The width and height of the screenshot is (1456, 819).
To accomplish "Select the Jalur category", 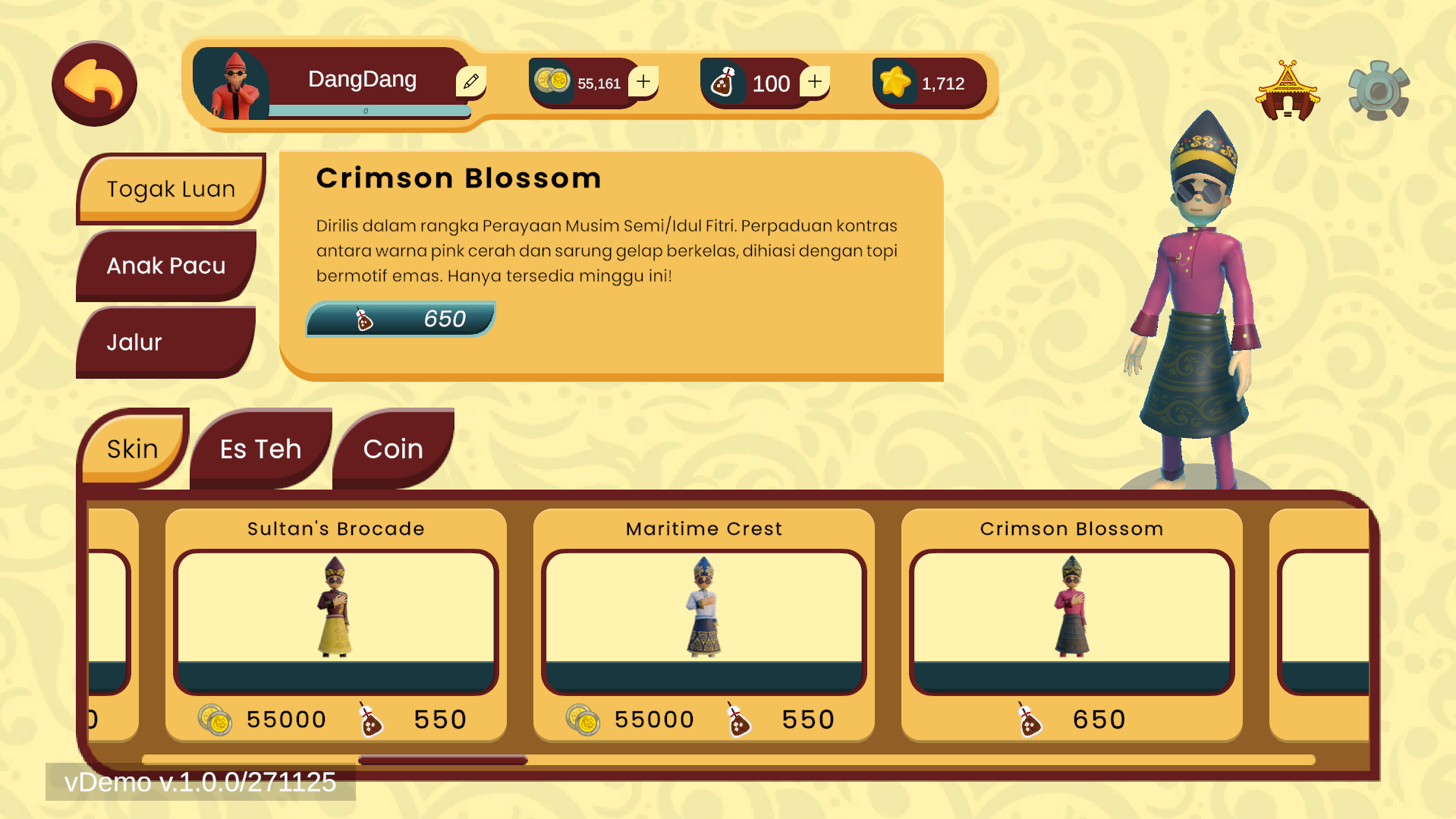I will click(134, 342).
